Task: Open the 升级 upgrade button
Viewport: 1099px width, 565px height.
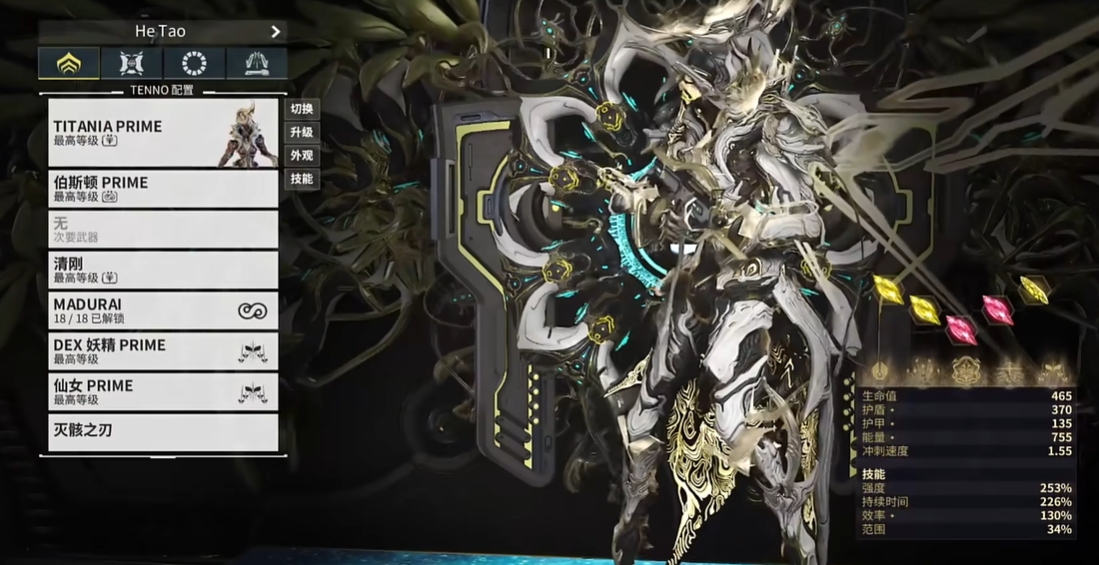Action: click(x=301, y=132)
